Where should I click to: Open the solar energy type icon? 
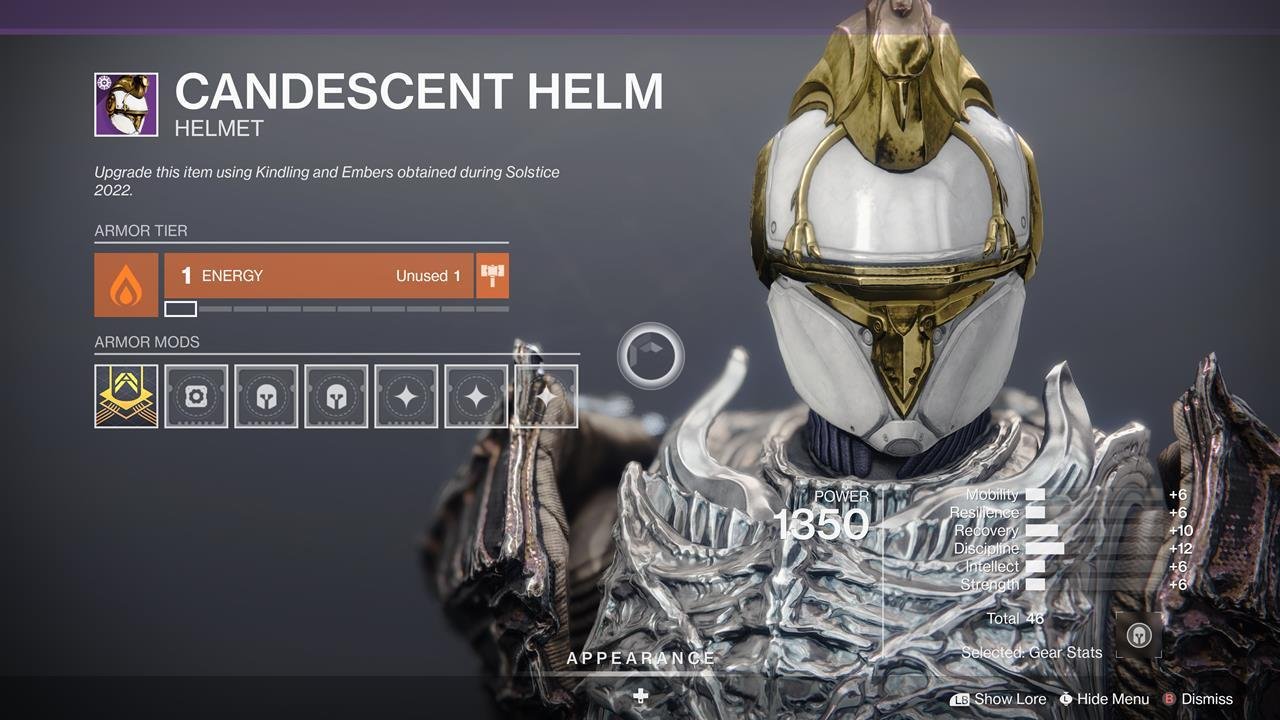pyautogui.click(x=126, y=285)
